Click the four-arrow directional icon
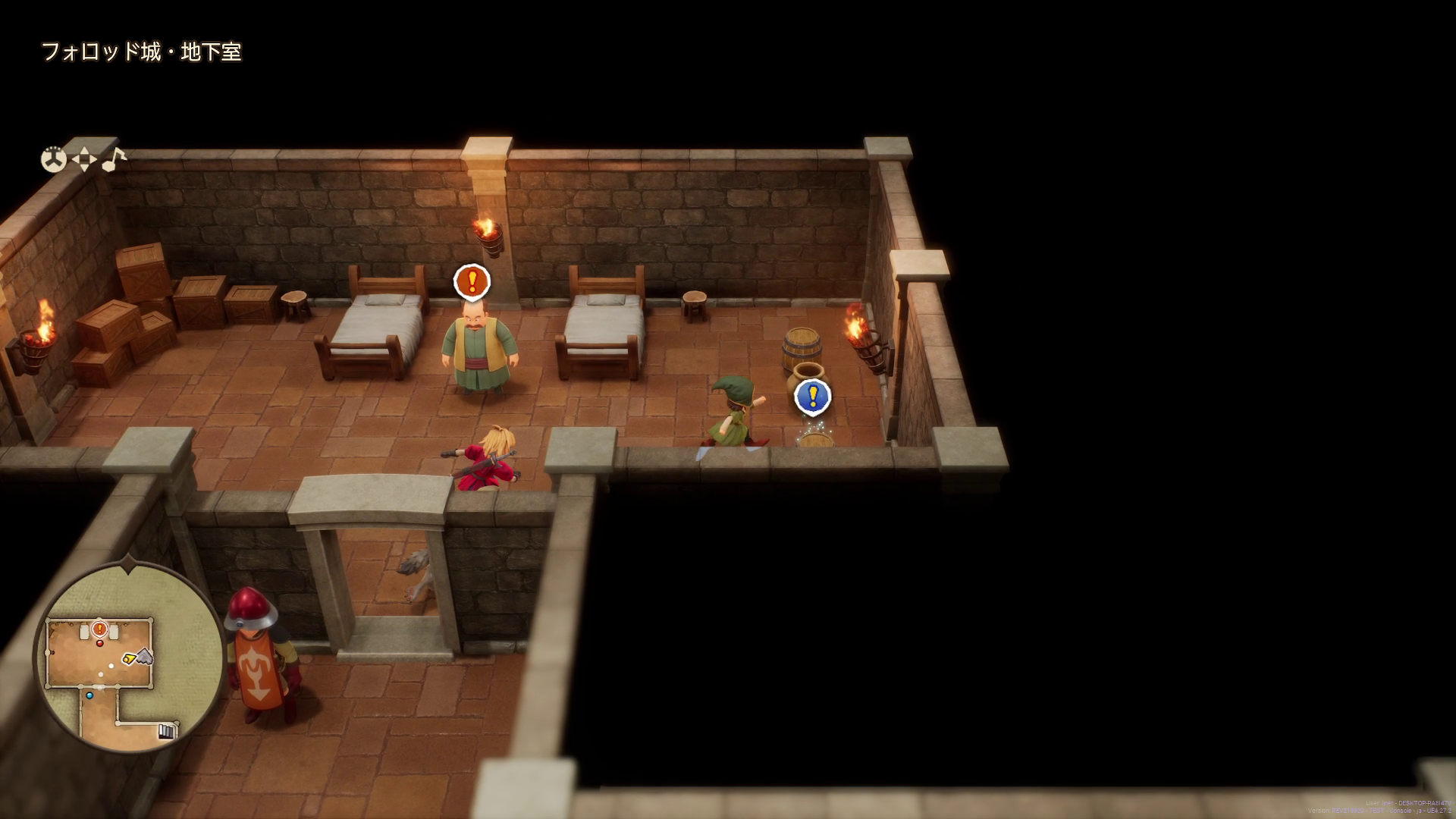This screenshot has height=819, width=1456. [83, 159]
